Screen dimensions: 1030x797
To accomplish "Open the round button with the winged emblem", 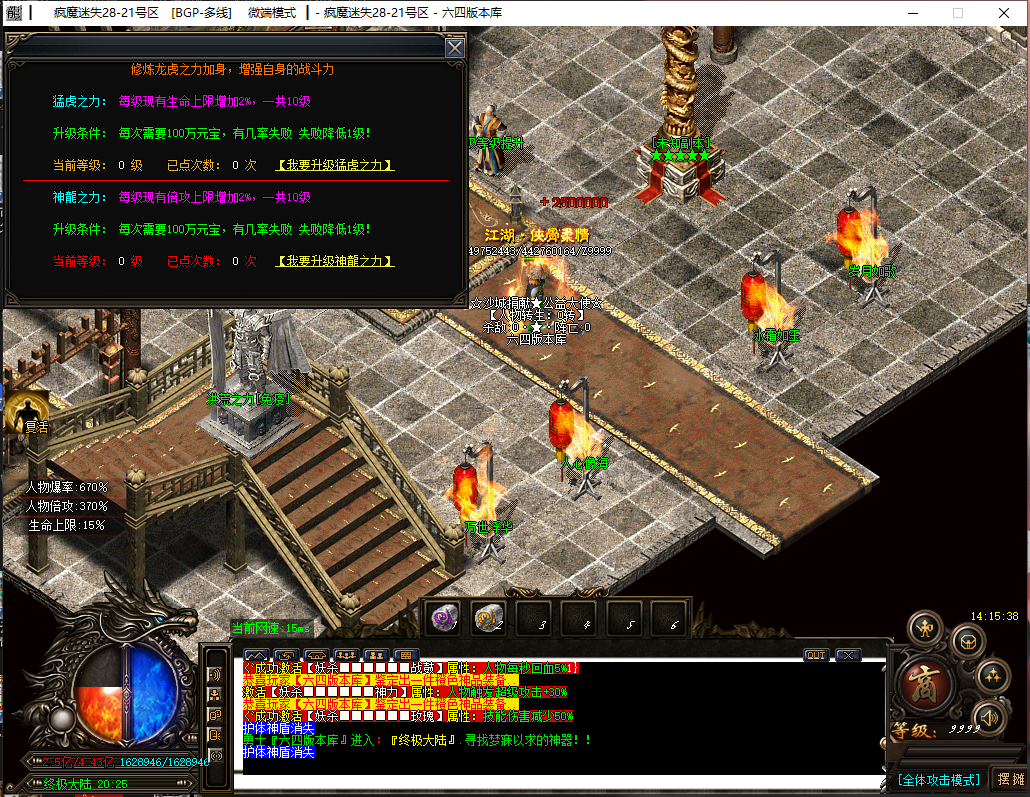I will [x=925, y=628].
